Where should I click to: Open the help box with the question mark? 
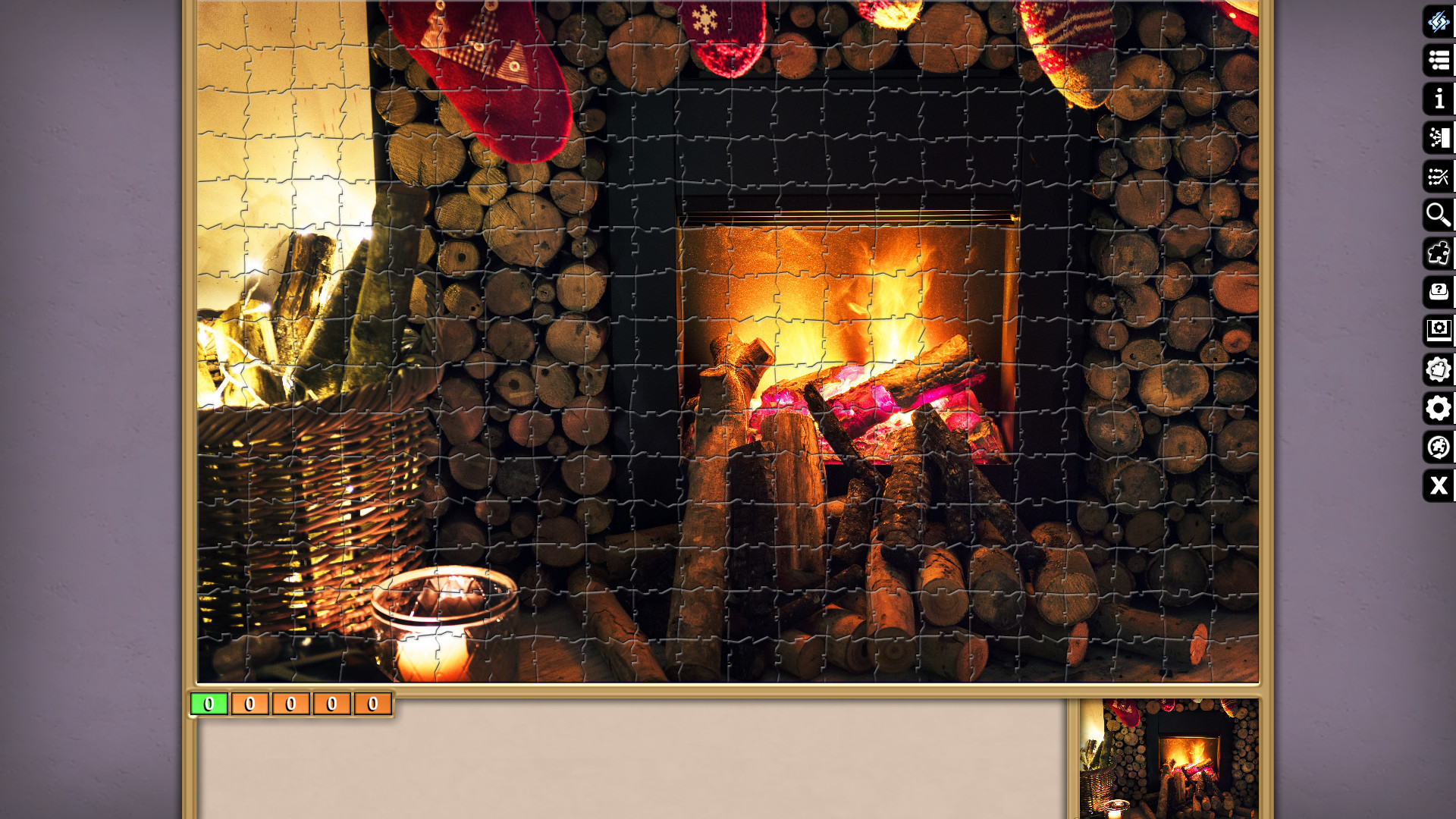1439,292
